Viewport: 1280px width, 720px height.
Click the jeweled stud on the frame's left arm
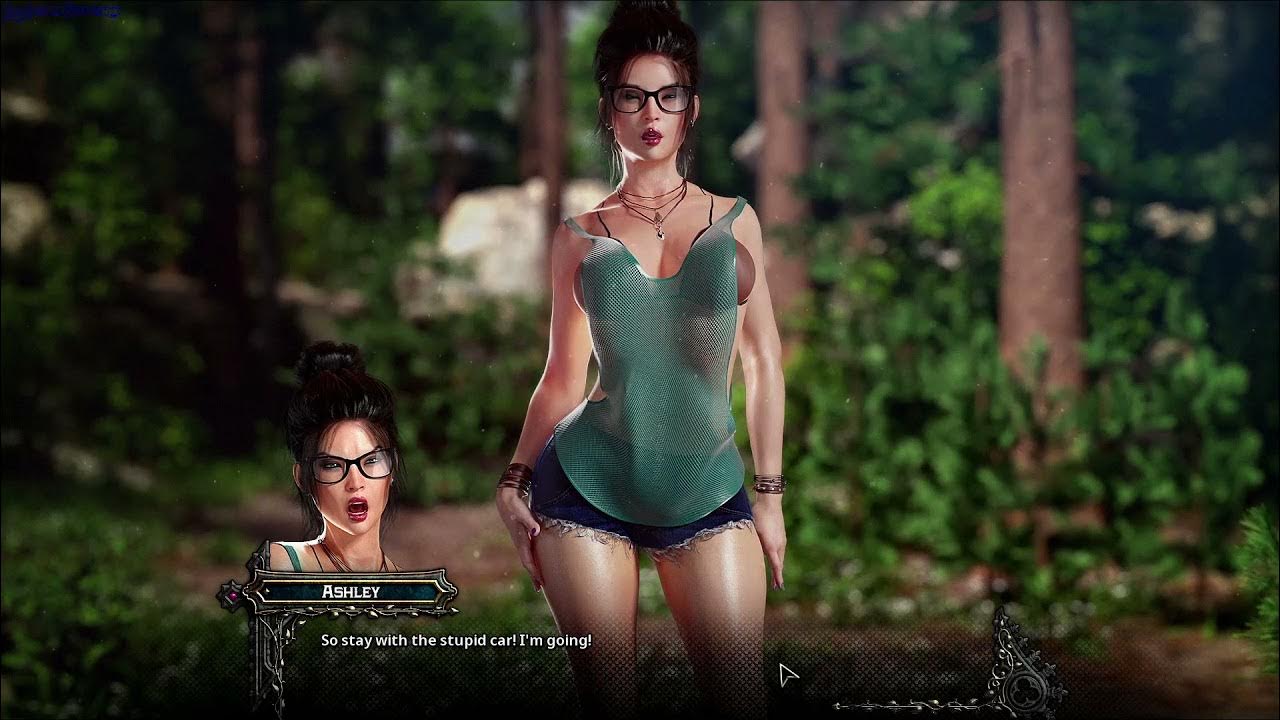tap(232, 595)
